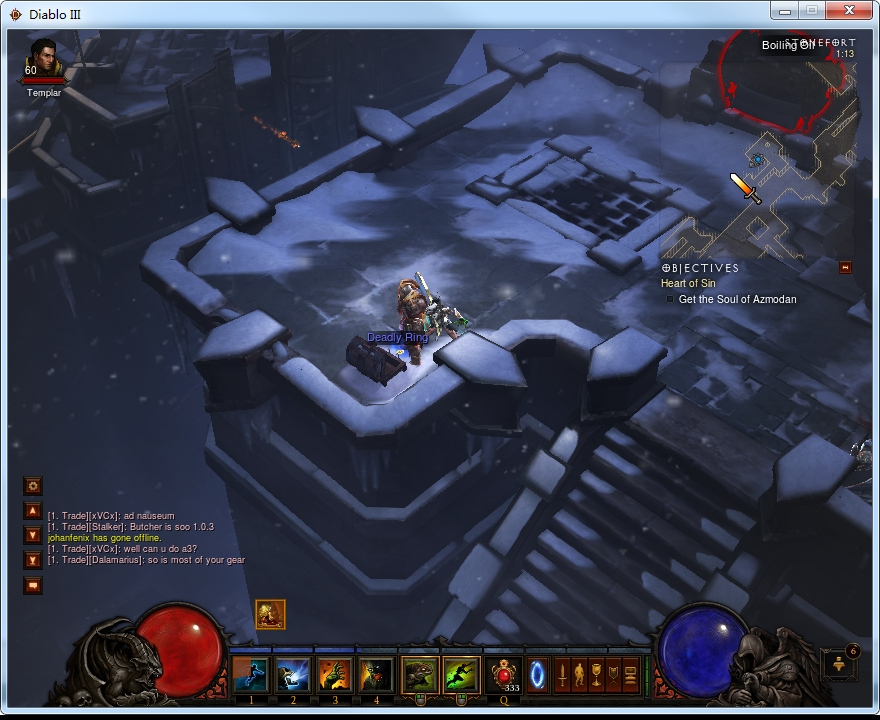Select the left mouse button skill slot
The height and width of the screenshot is (720, 880).
(x=420, y=675)
